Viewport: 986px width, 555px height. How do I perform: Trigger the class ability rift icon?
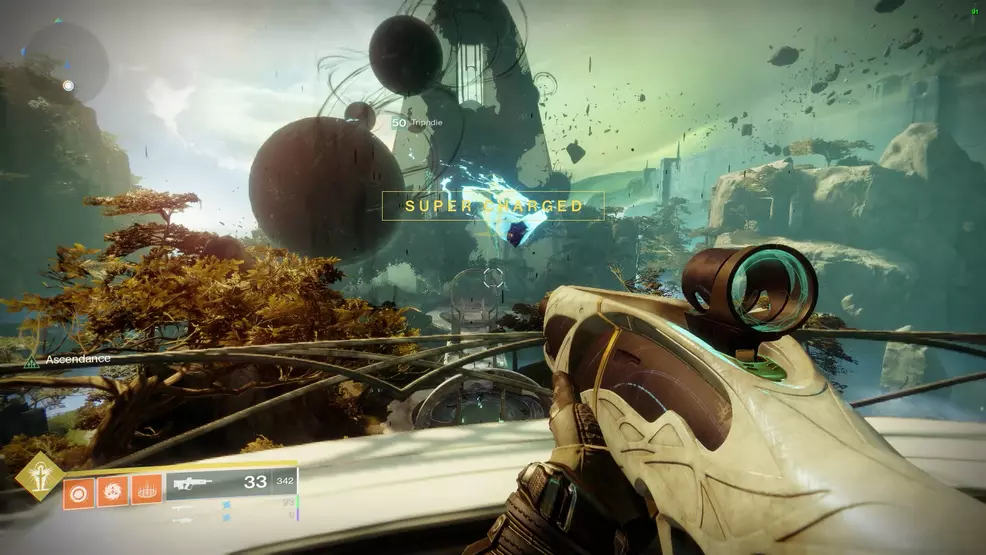click(146, 491)
